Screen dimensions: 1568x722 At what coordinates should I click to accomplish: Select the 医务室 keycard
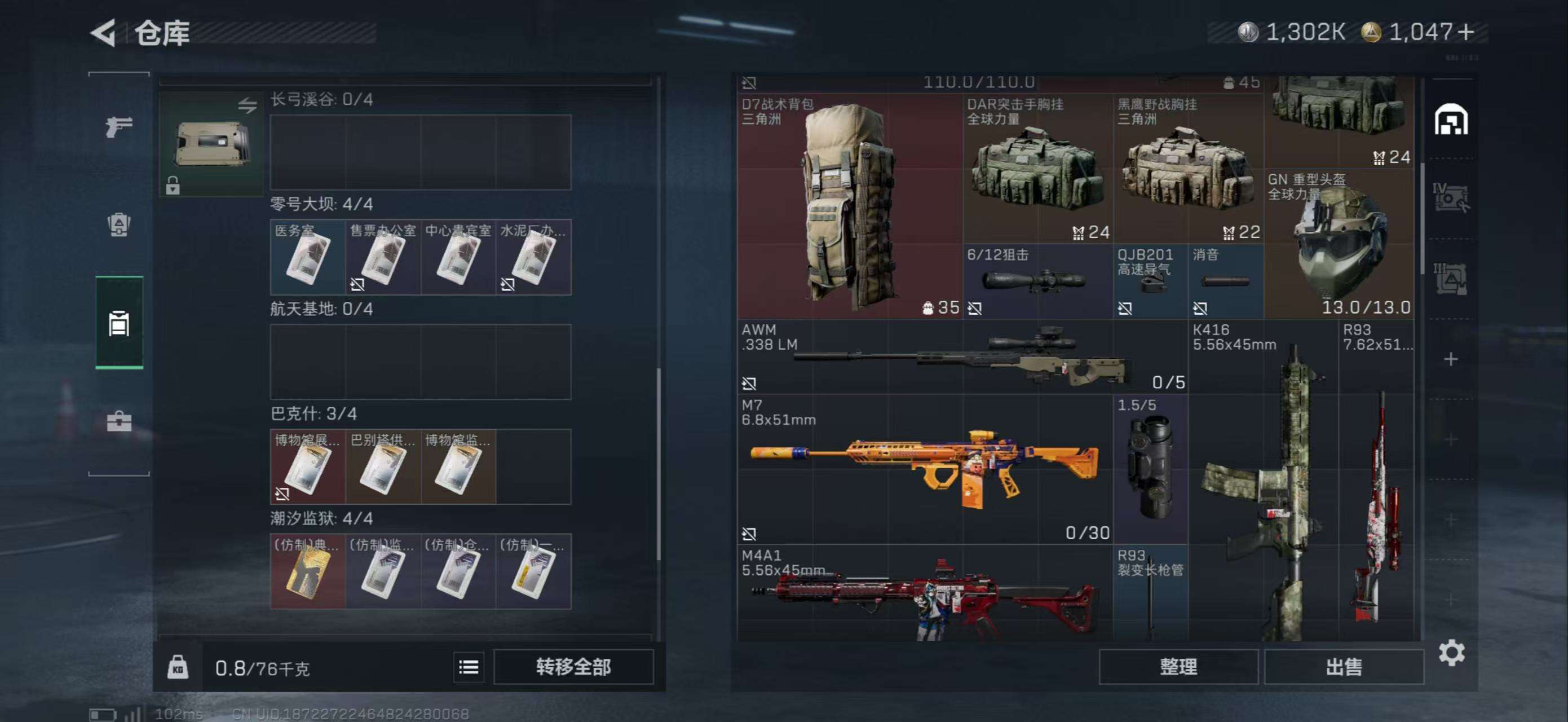pyautogui.click(x=307, y=258)
